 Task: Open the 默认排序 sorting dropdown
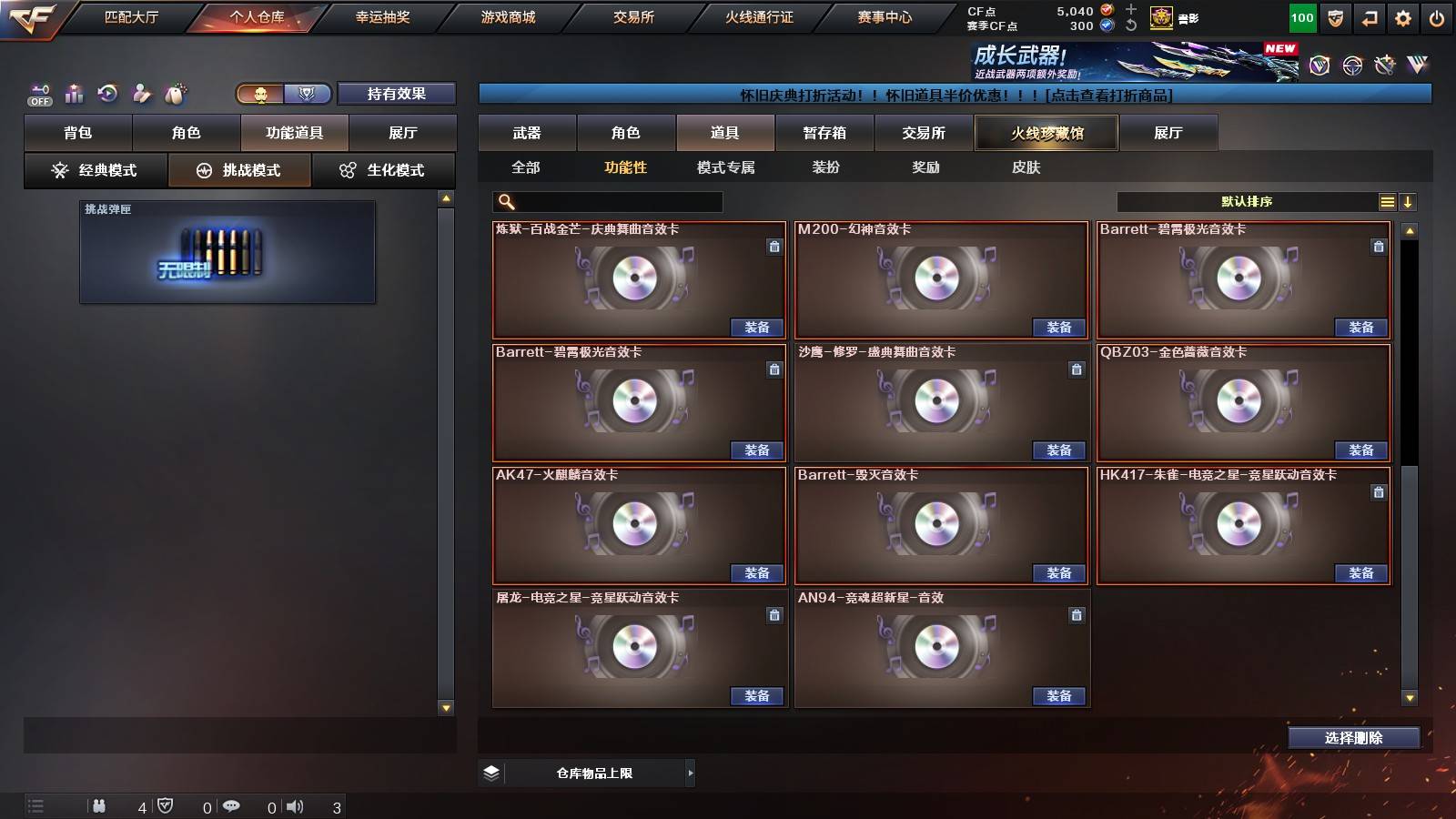point(1247,202)
